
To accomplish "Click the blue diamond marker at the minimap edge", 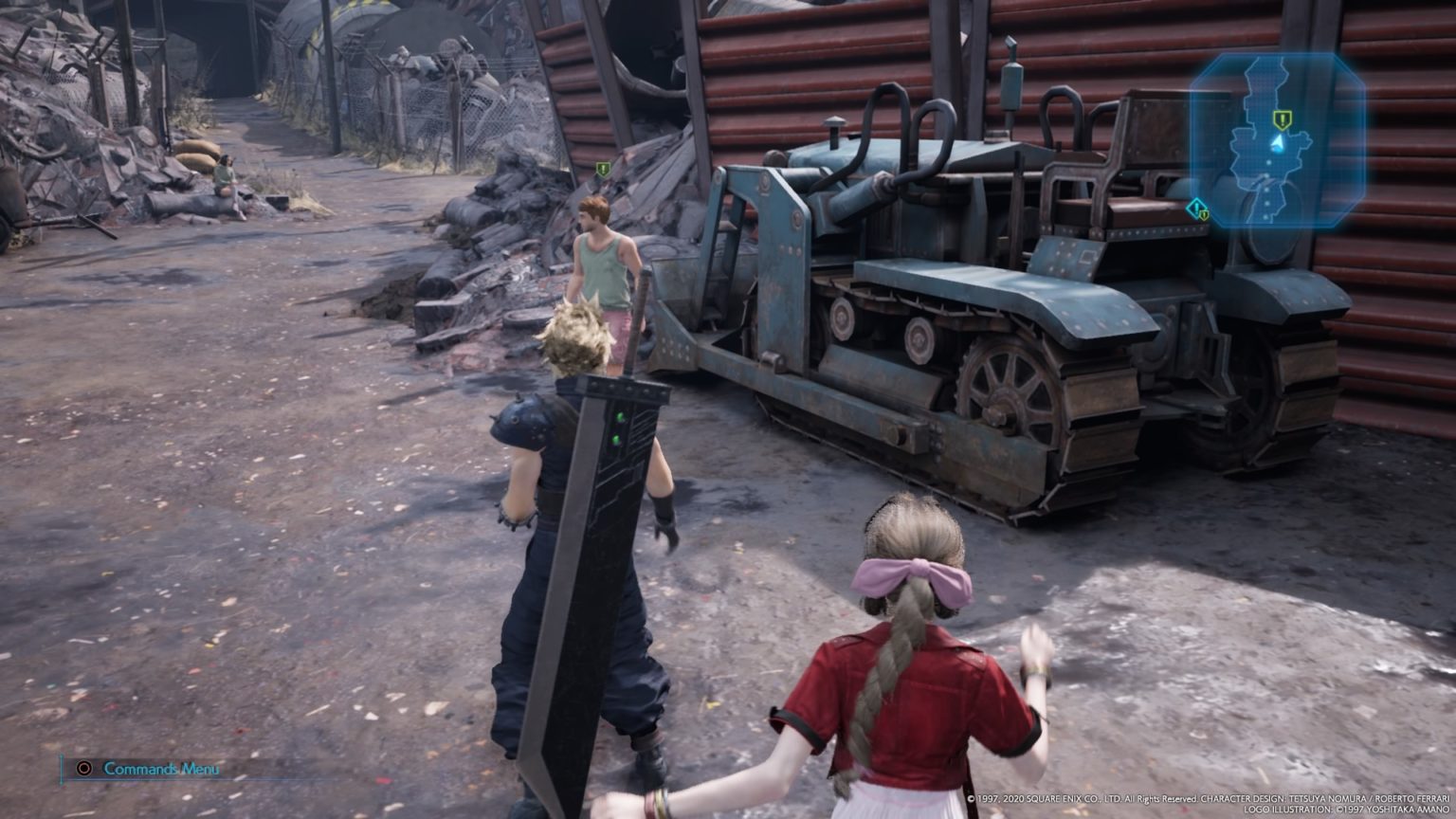I will pos(1197,208).
